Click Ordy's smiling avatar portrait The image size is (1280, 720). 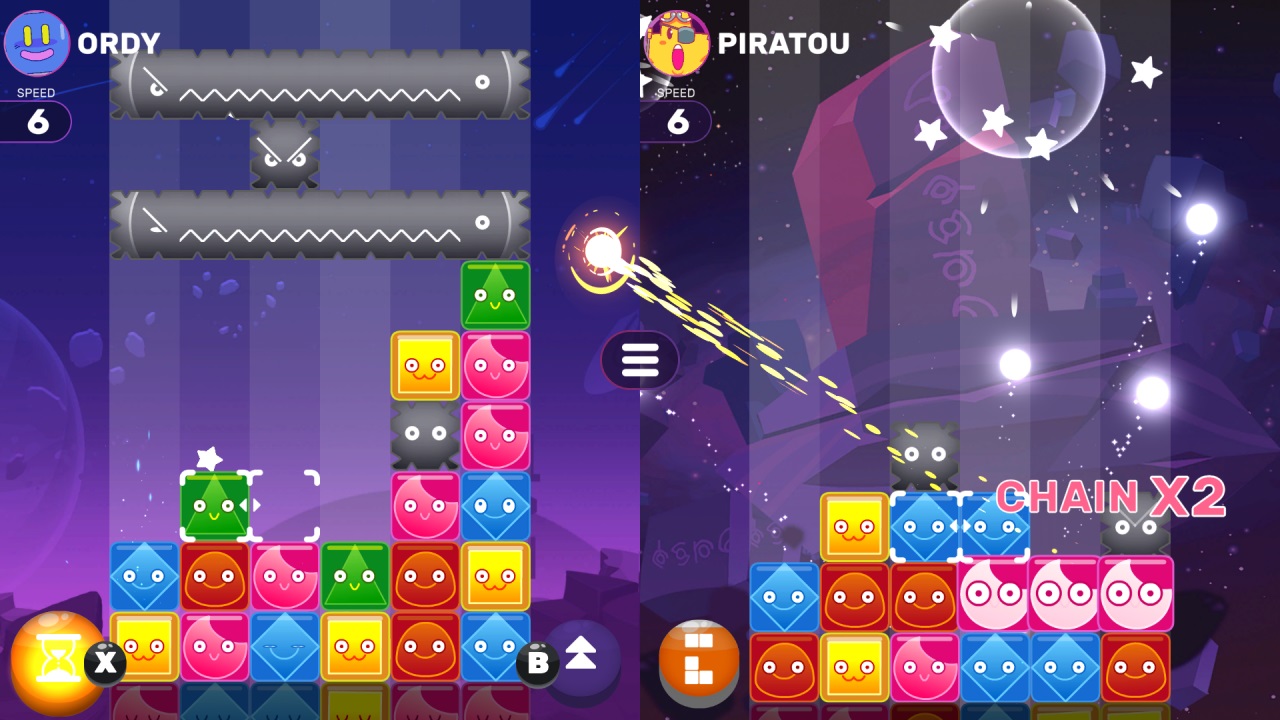35,40
